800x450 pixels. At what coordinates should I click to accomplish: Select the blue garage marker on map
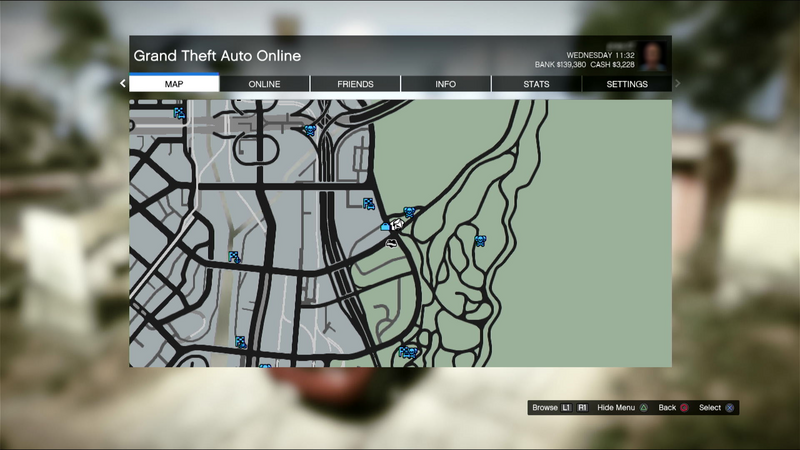(385, 227)
